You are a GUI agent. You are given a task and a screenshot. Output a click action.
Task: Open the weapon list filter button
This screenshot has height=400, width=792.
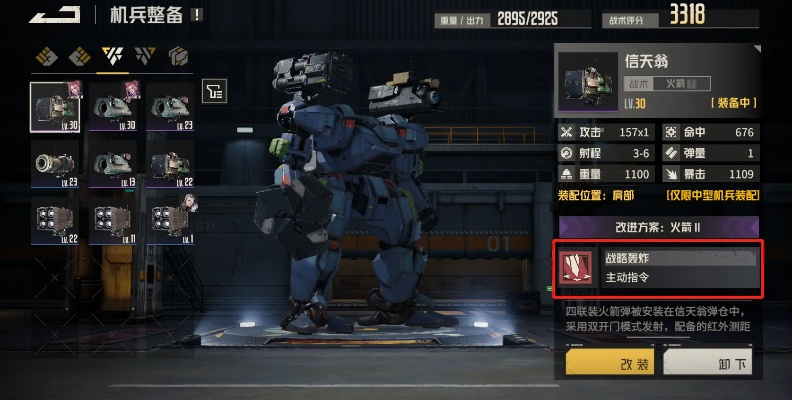click(213, 92)
